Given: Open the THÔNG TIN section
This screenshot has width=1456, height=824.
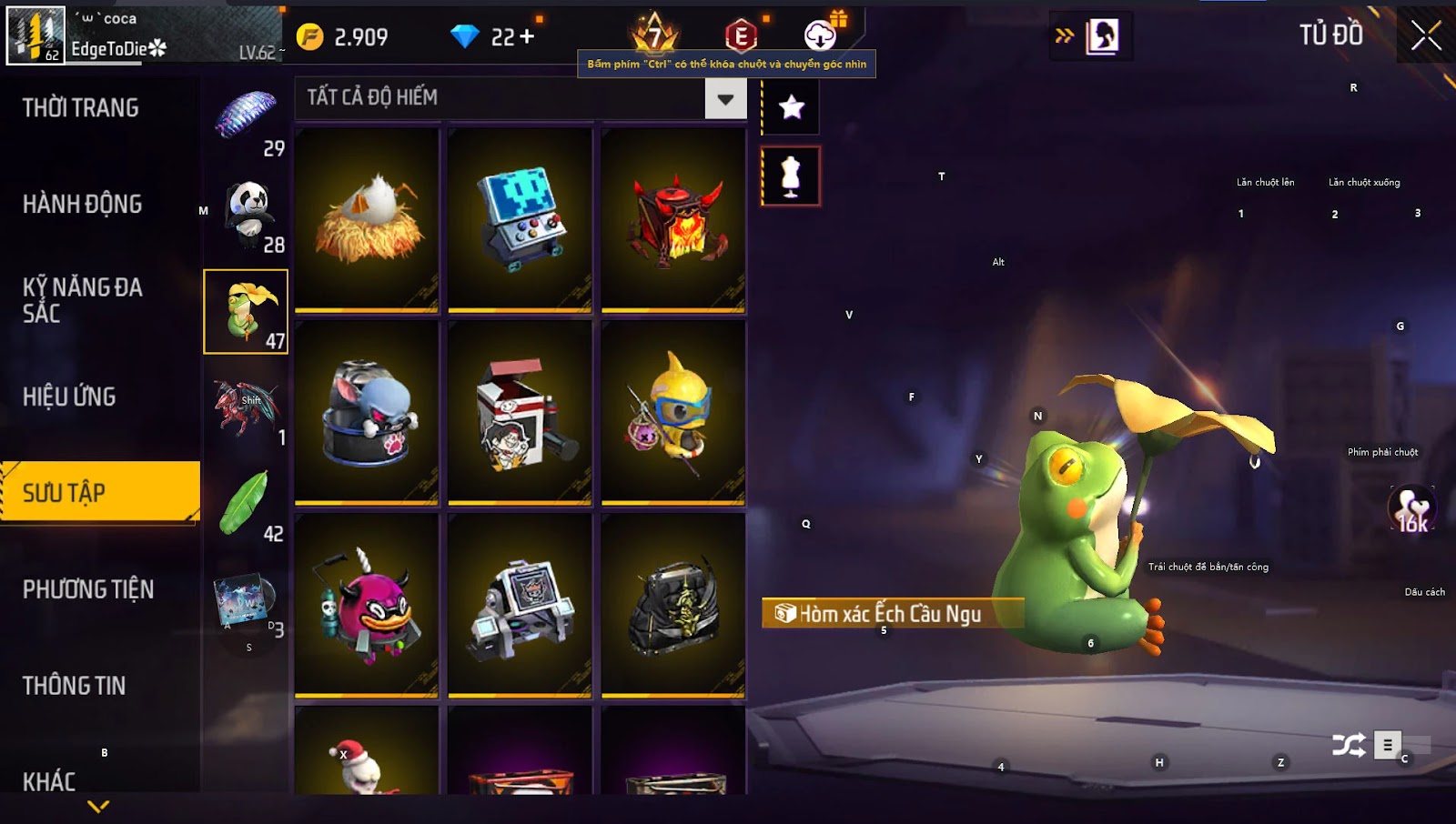Looking at the screenshot, I should [75, 686].
